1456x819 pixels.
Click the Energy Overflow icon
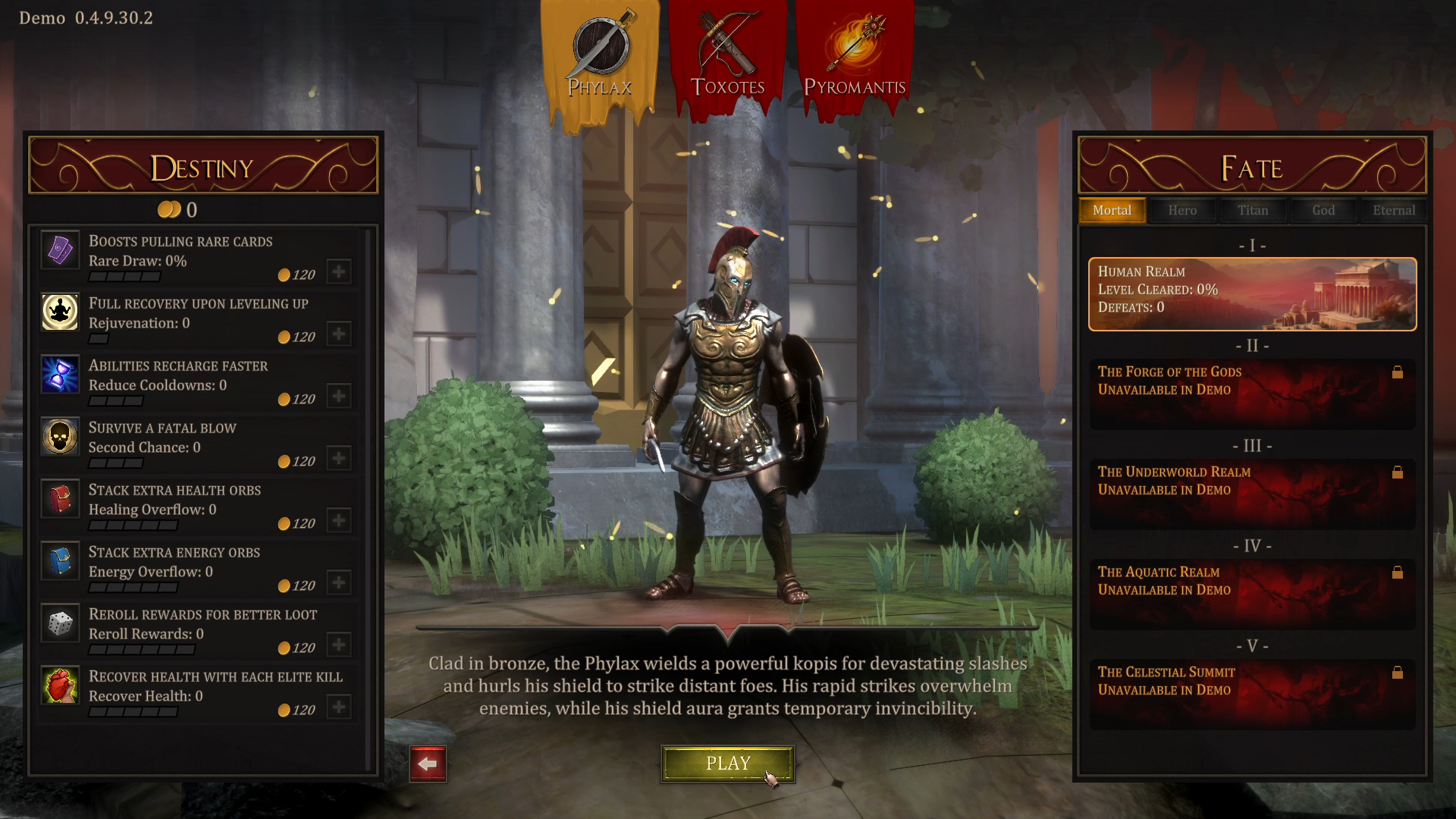click(x=61, y=561)
